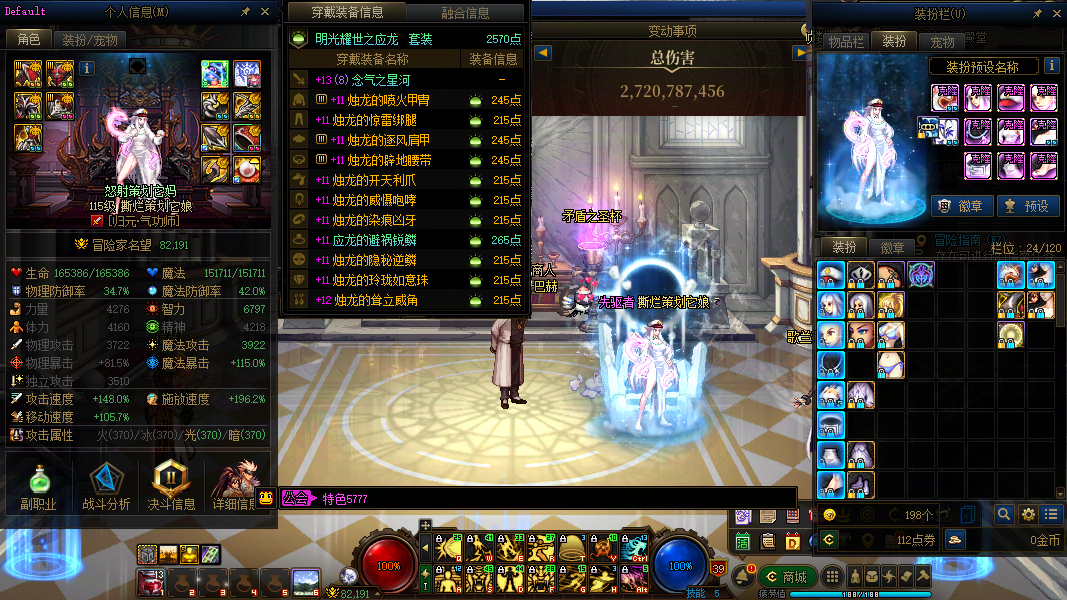
Task: Open the 装扮/宠物 tab in character info
Action: point(90,40)
